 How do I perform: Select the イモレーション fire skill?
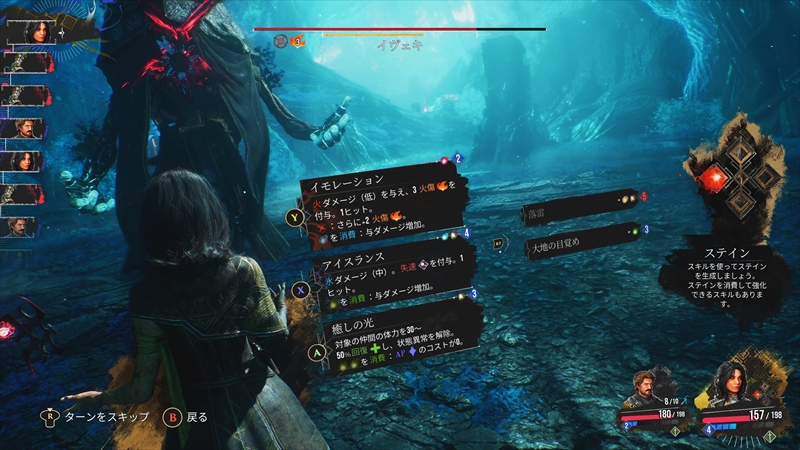tap(380, 203)
